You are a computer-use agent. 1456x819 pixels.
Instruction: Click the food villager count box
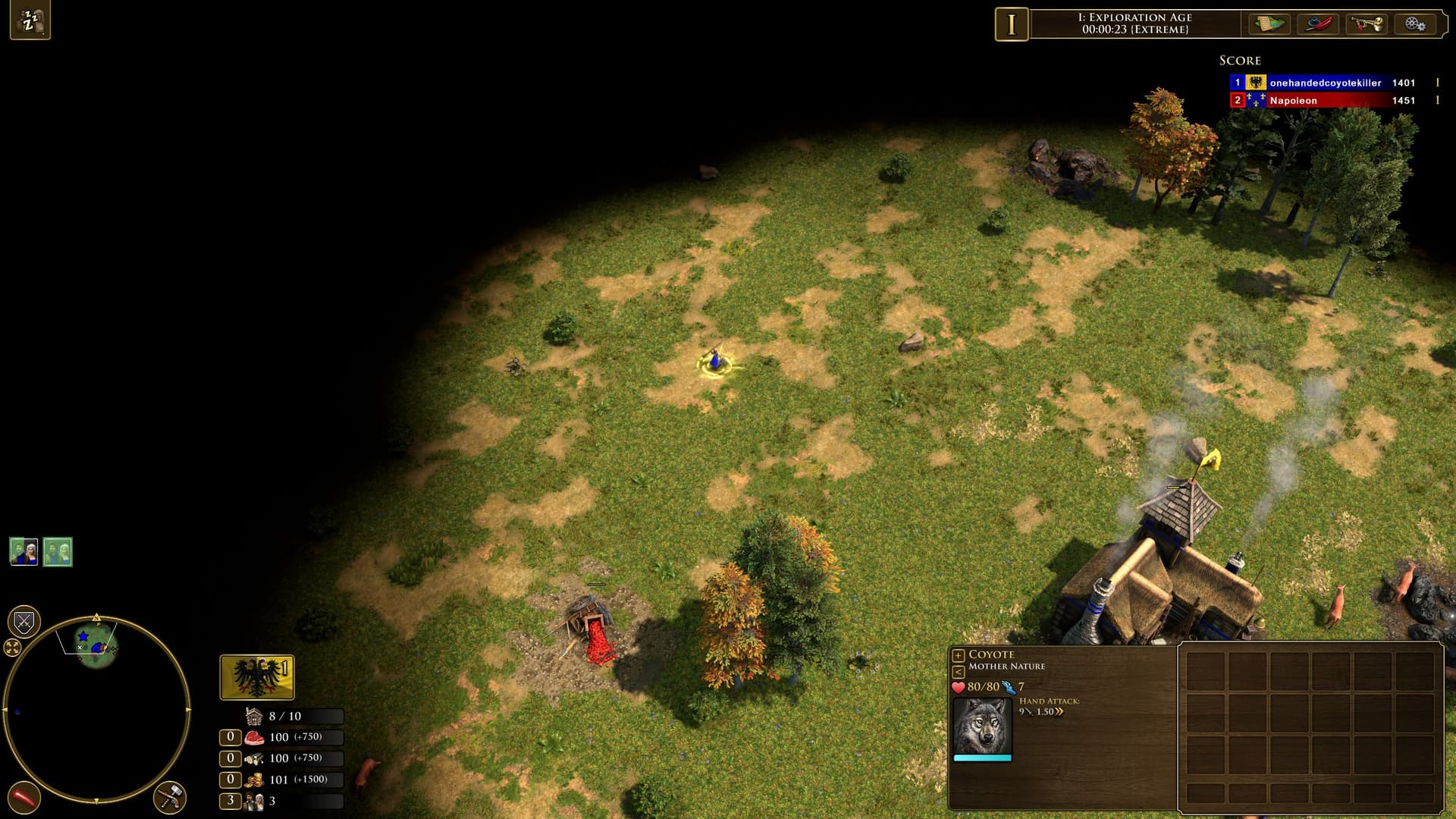tap(231, 737)
